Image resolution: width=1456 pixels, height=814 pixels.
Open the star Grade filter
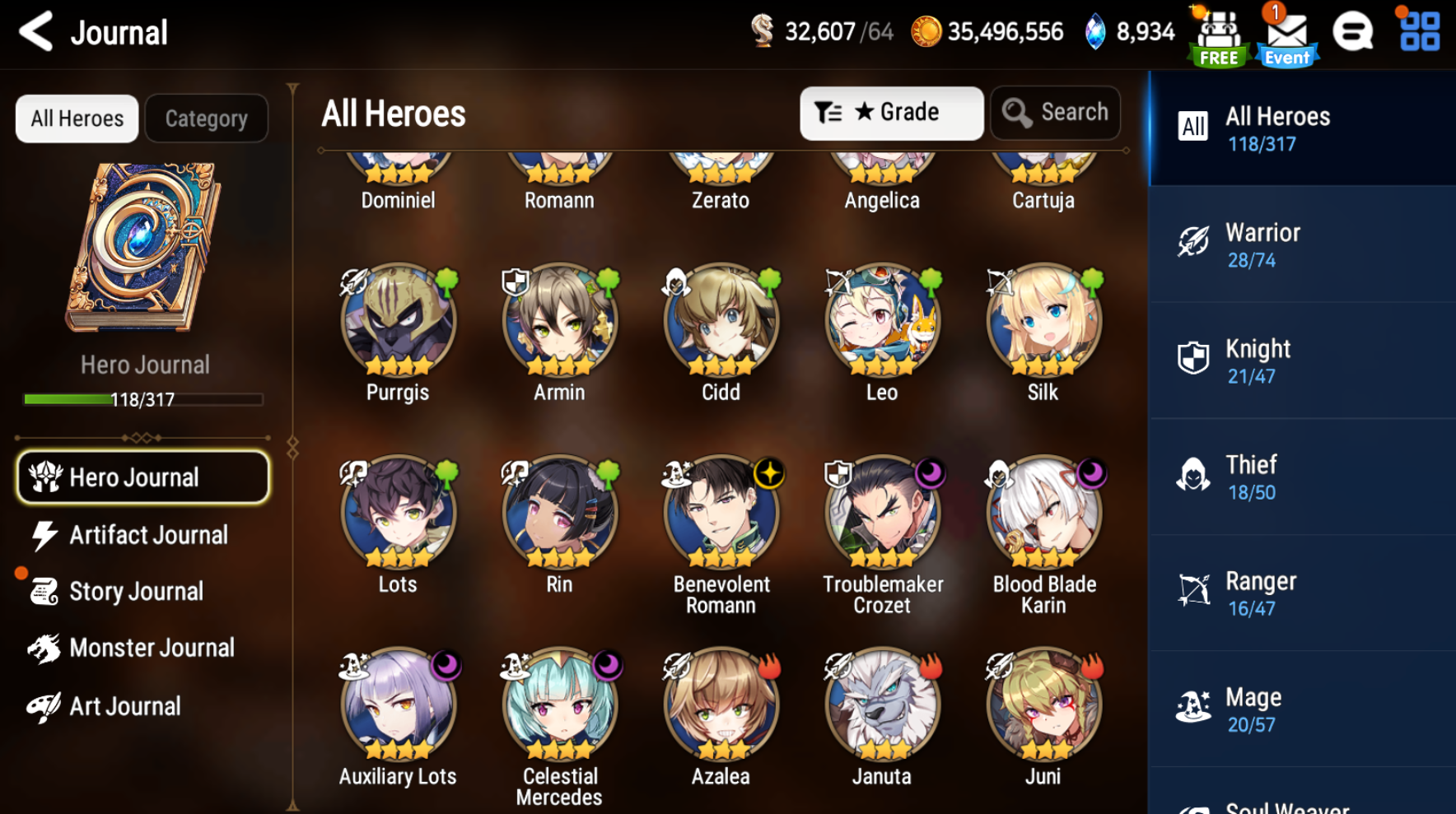pos(891,113)
